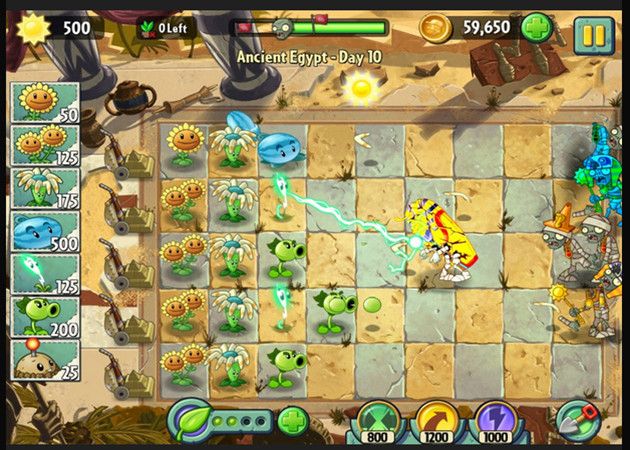Select the Sunflower seed packet costing 50
Image resolution: width=630 pixels, height=450 pixels.
pyautogui.click(x=44, y=102)
